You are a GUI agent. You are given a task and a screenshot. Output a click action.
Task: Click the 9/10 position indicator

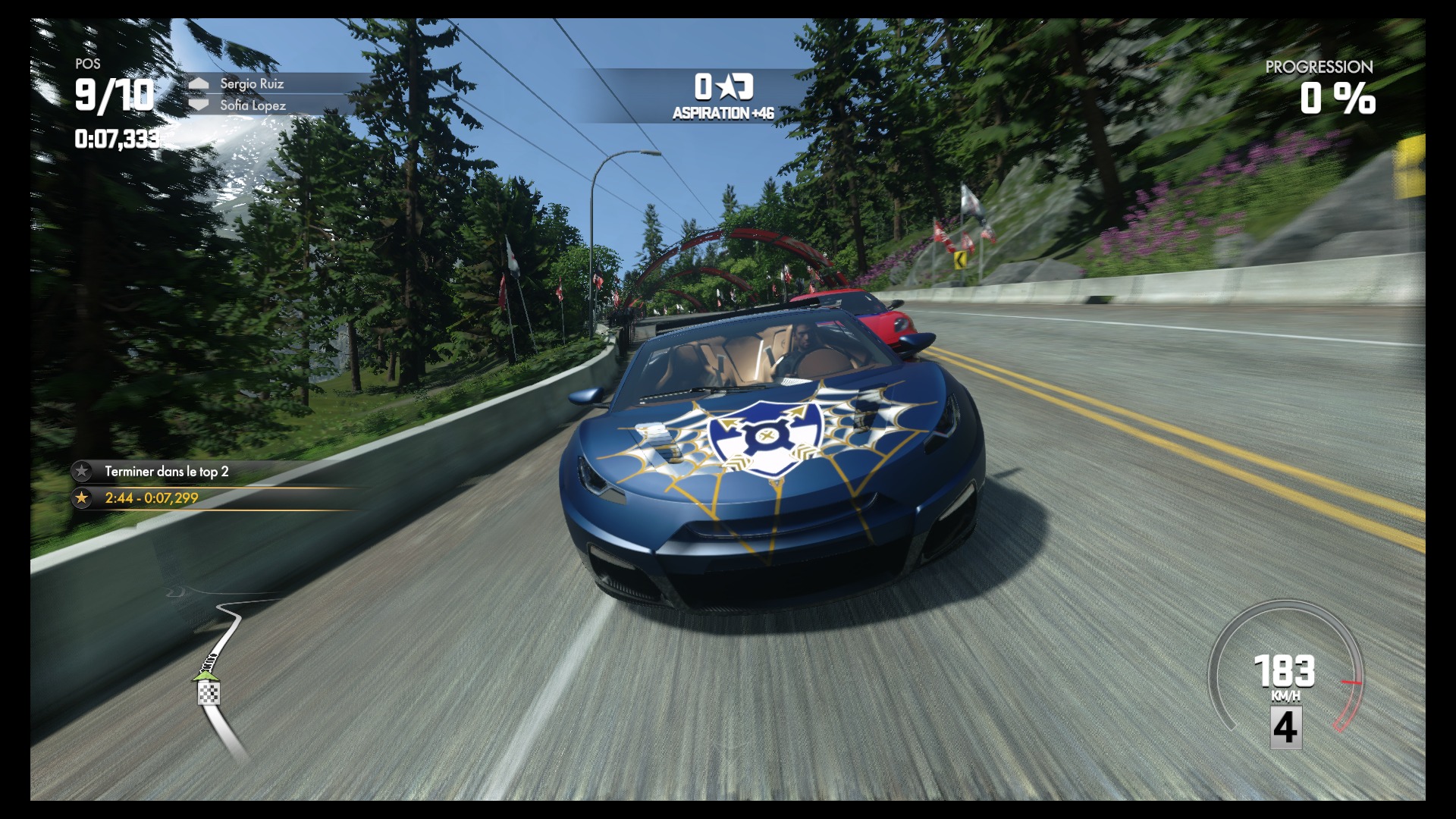[114, 96]
